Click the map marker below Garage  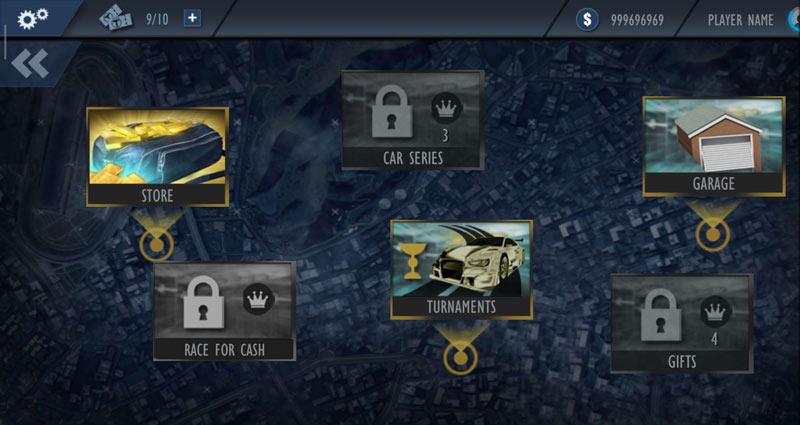(x=712, y=234)
